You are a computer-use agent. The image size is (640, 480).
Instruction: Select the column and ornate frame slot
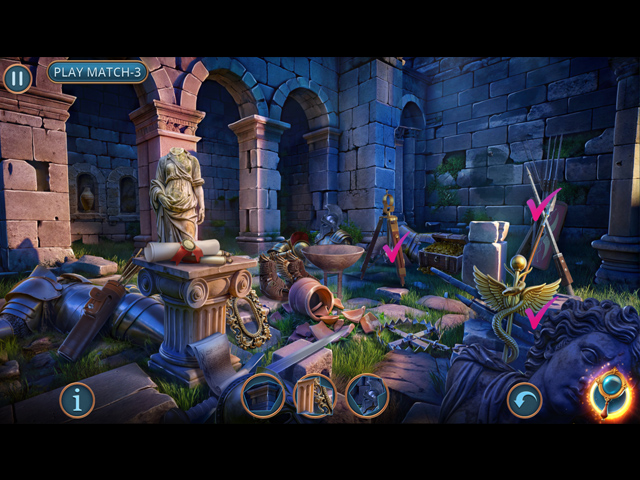(x=315, y=396)
